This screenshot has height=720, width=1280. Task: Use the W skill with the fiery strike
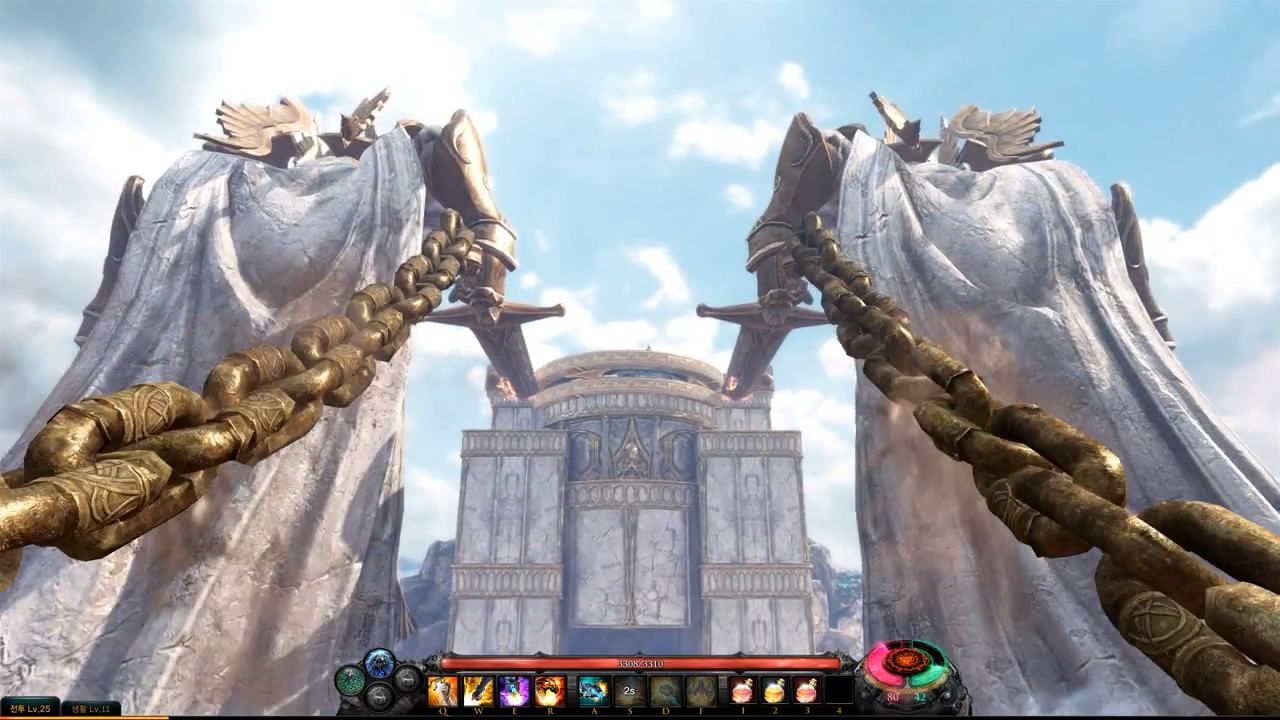(x=478, y=691)
